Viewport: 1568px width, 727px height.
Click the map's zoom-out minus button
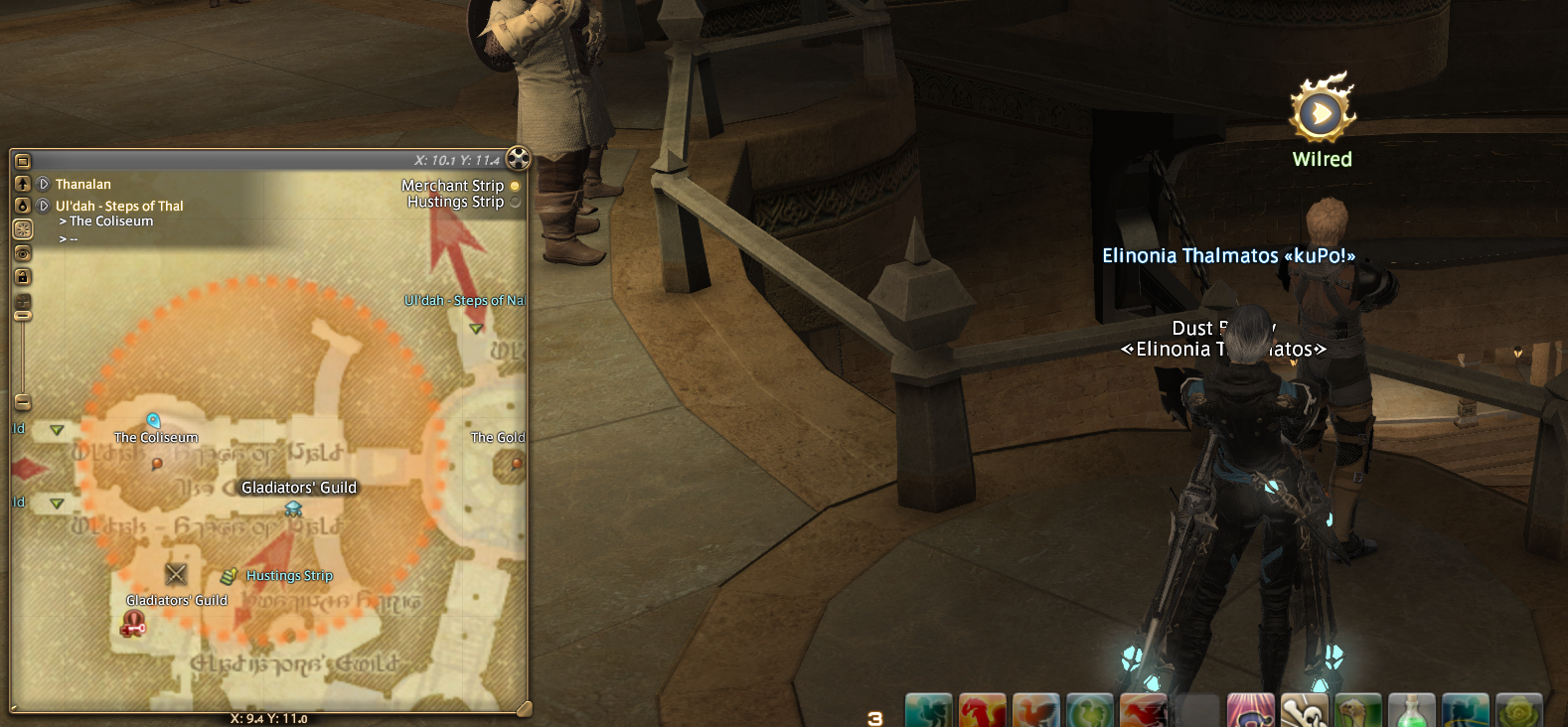coord(23,402)
